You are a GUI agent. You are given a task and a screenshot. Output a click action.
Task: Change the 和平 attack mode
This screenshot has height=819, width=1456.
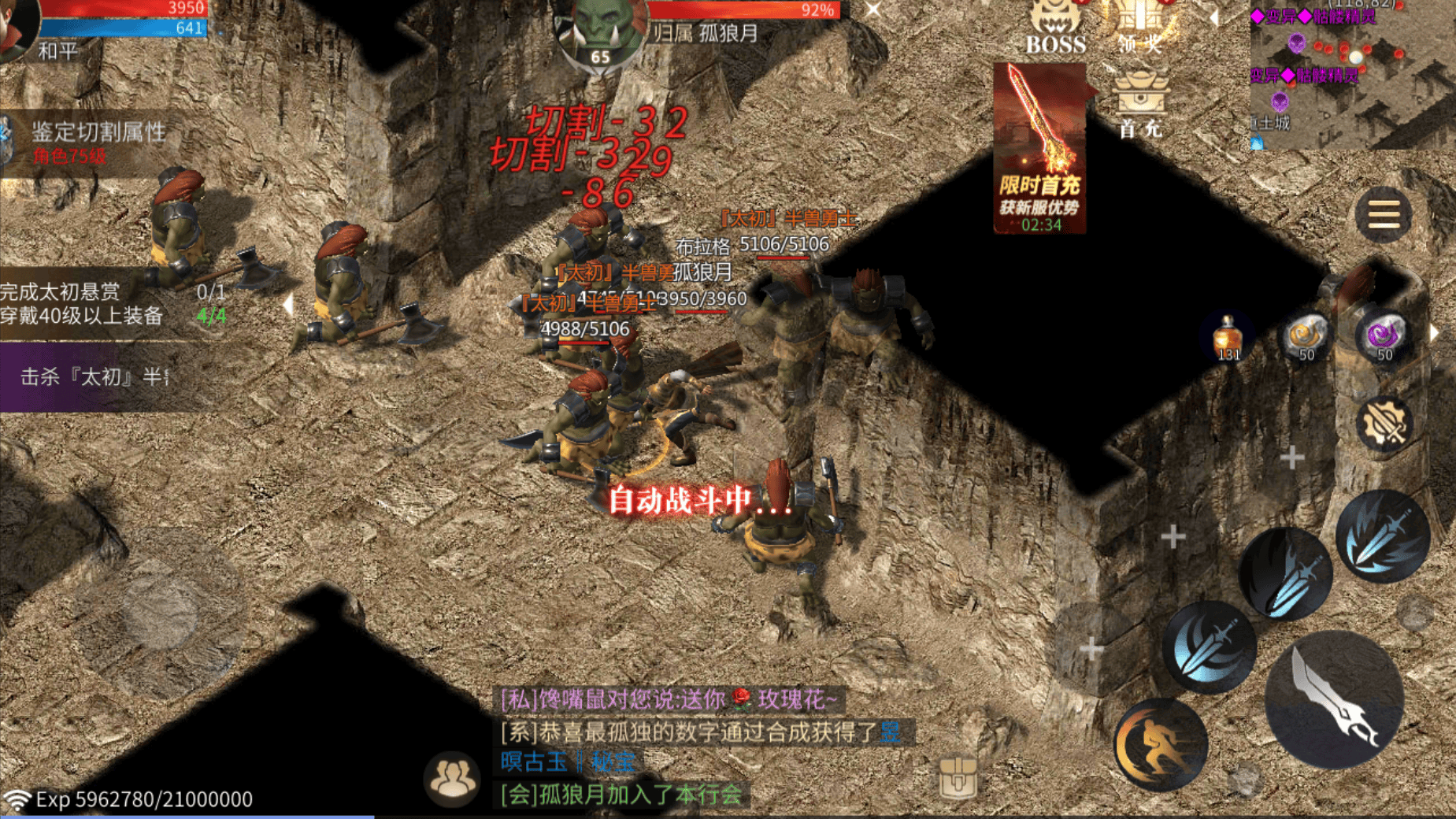[58, 51]
